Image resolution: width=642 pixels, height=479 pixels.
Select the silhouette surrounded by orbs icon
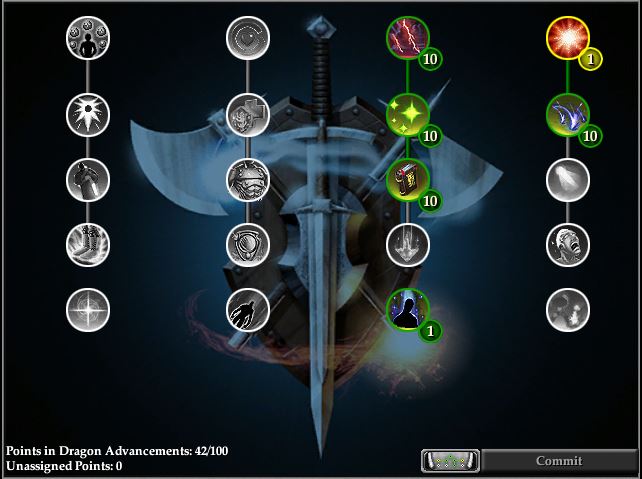click(88, 38)
